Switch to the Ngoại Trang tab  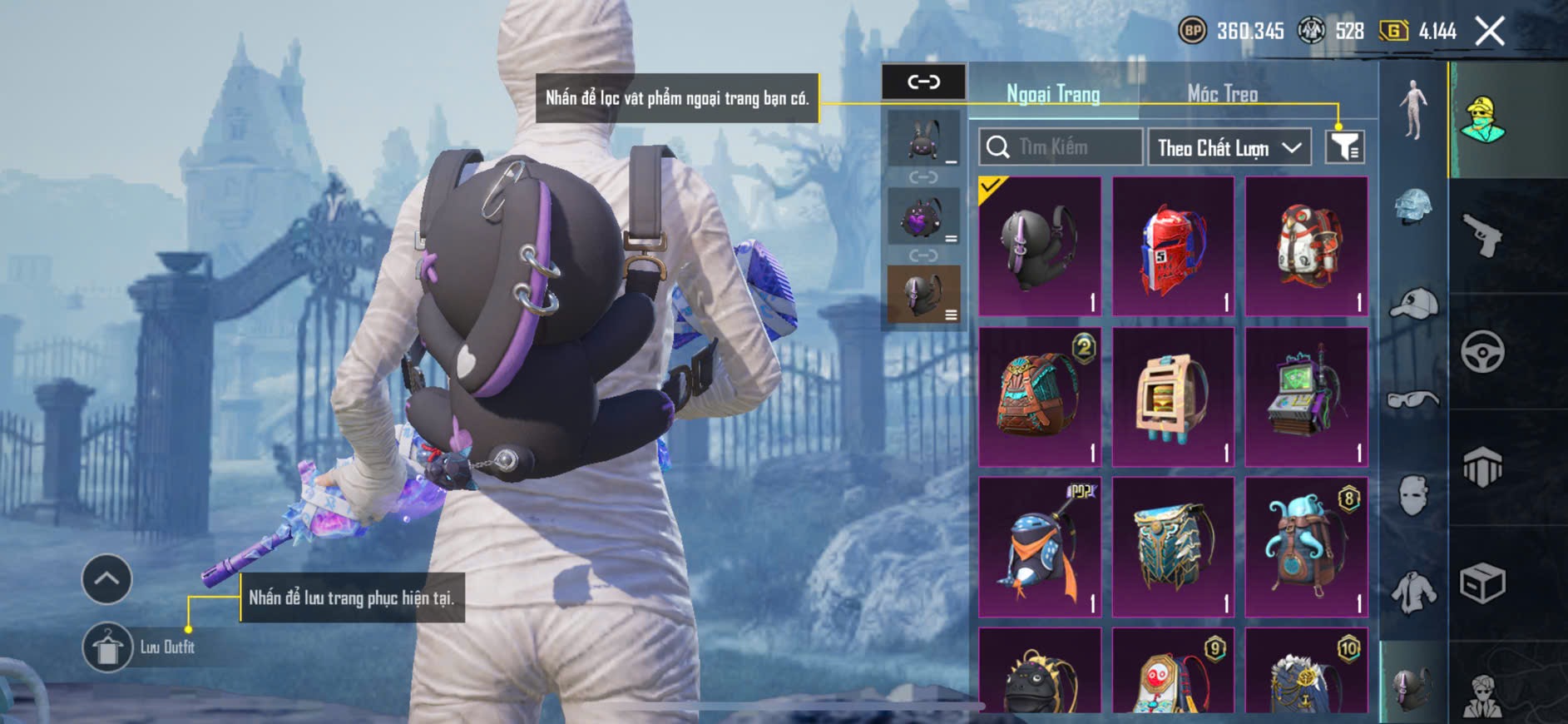1053,95
